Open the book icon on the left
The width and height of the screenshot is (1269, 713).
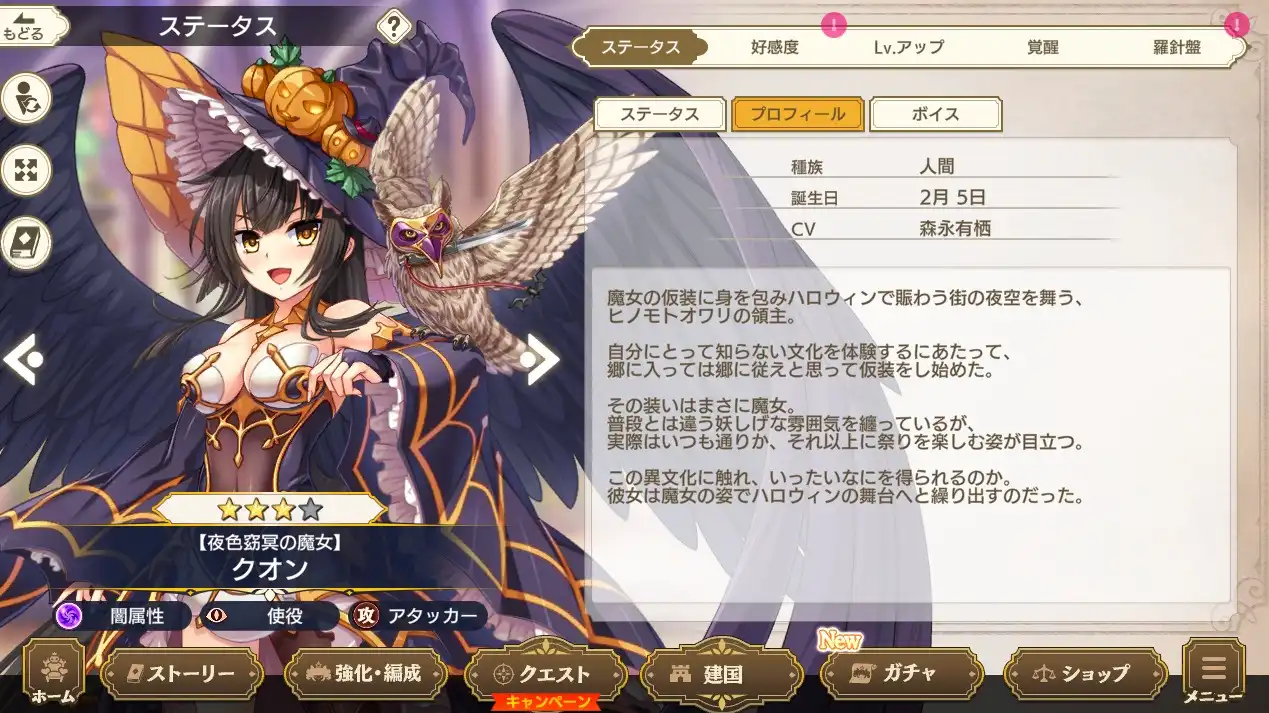pyautogui.click(x=25, y=242)
